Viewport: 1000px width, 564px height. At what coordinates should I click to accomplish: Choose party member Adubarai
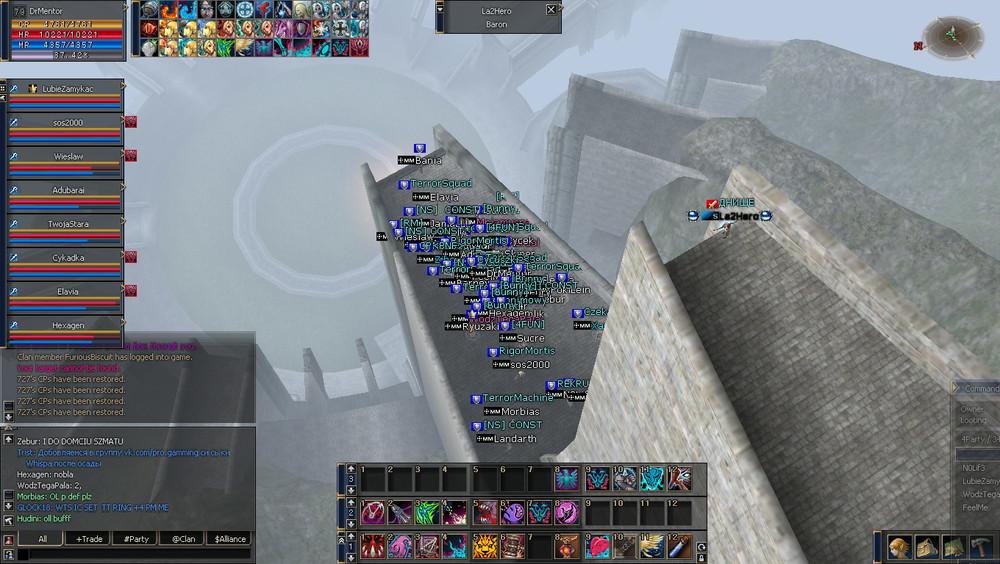click(x=66, y=190)
